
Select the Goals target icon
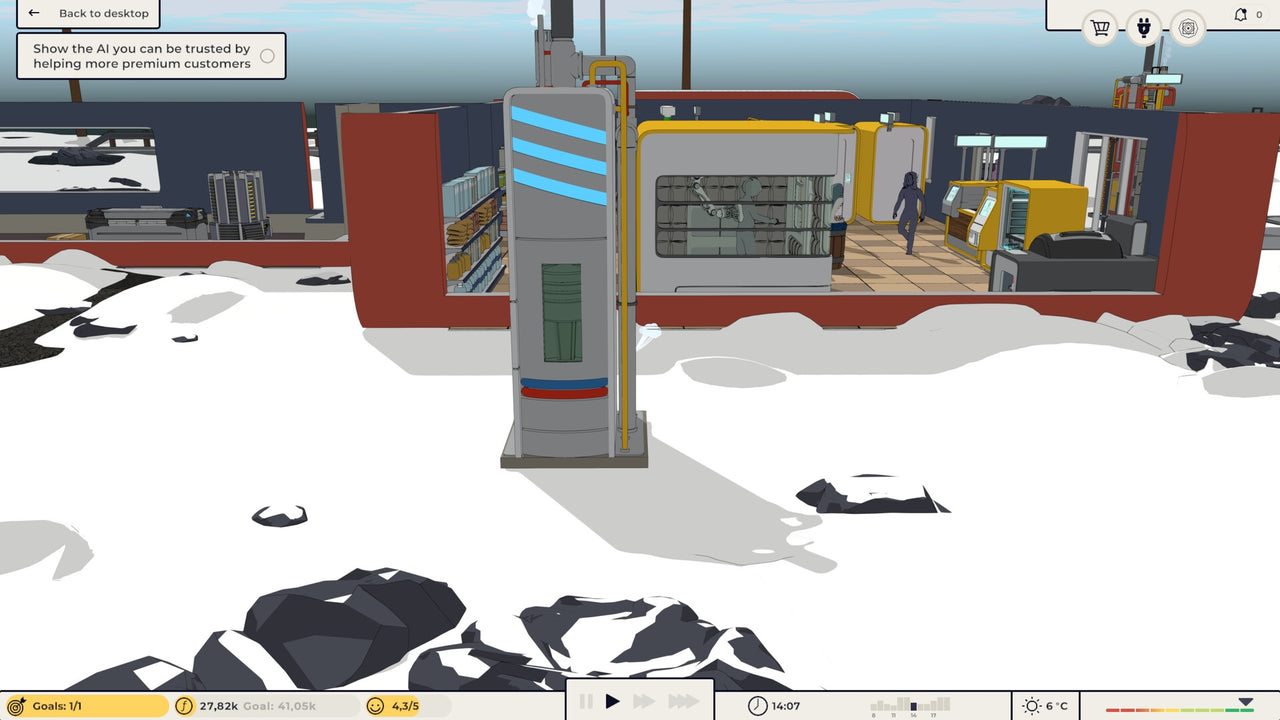tap(14, 705)
